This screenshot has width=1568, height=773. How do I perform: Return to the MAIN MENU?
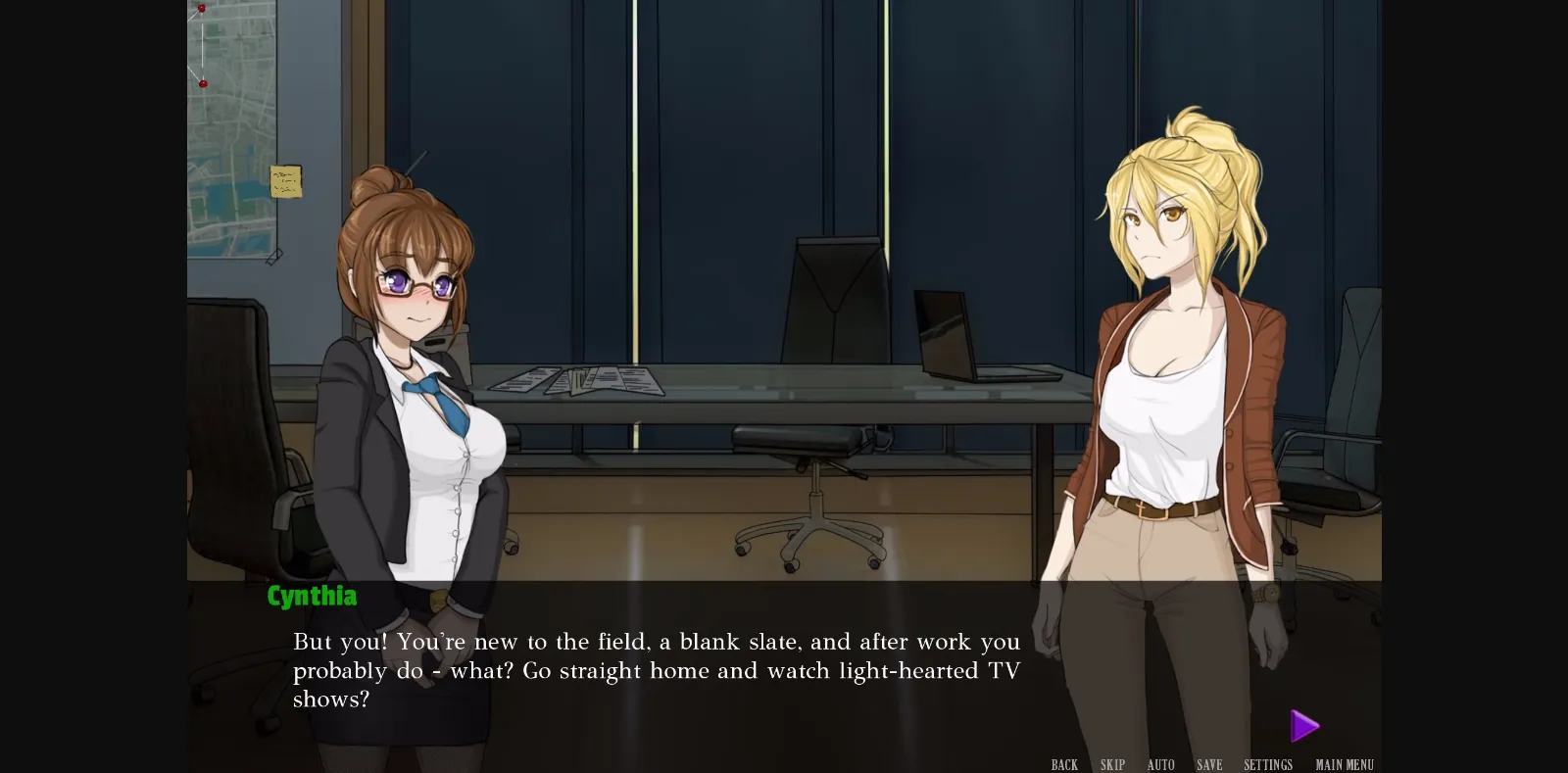(1344, 764)
